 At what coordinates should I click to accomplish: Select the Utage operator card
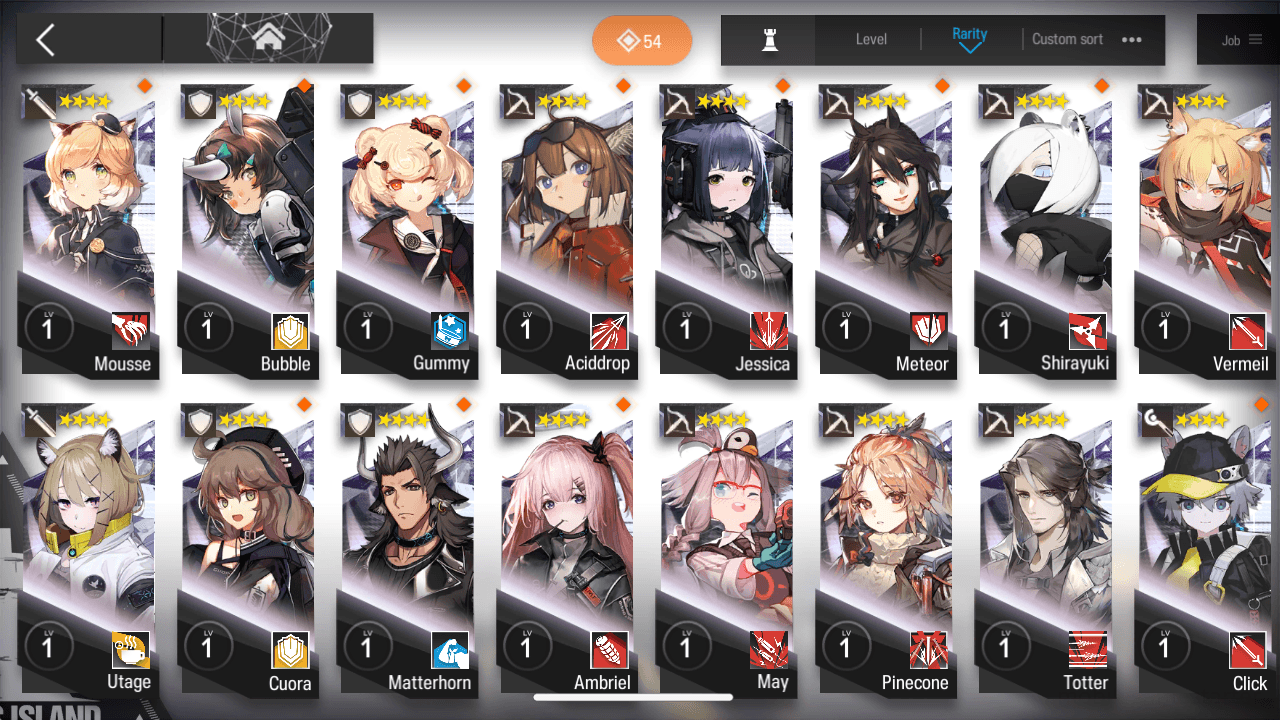pyautogui.click(x=88, y=550)
